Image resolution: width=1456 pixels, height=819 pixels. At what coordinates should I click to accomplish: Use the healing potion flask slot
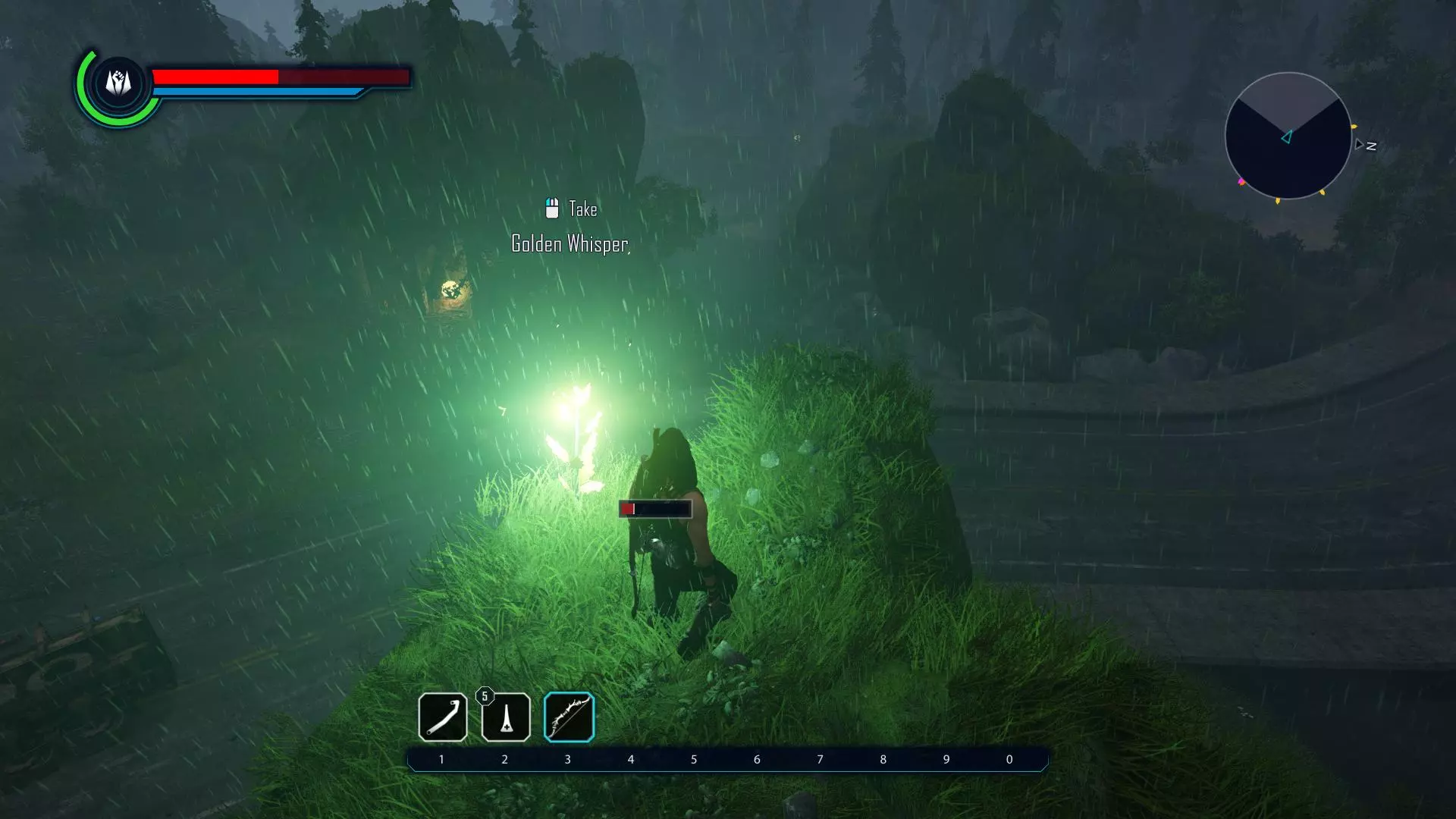click(506, 717)
